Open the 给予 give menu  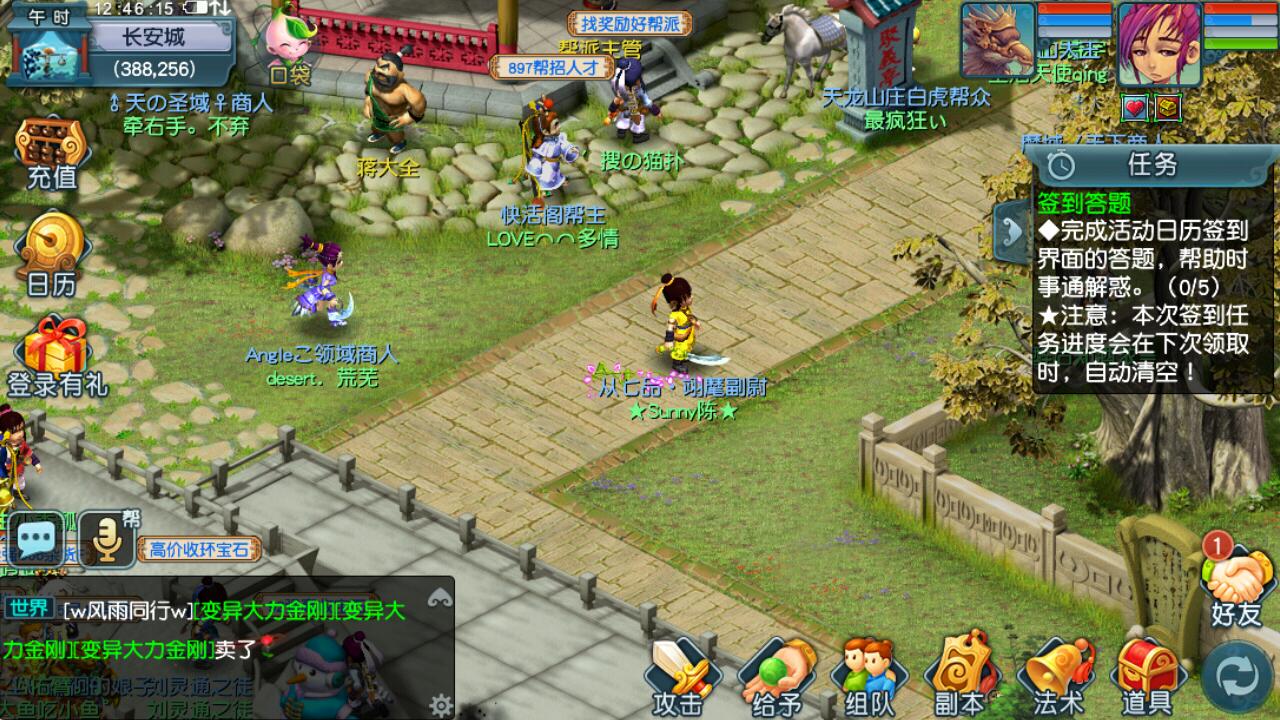click(x=773, y=677)
